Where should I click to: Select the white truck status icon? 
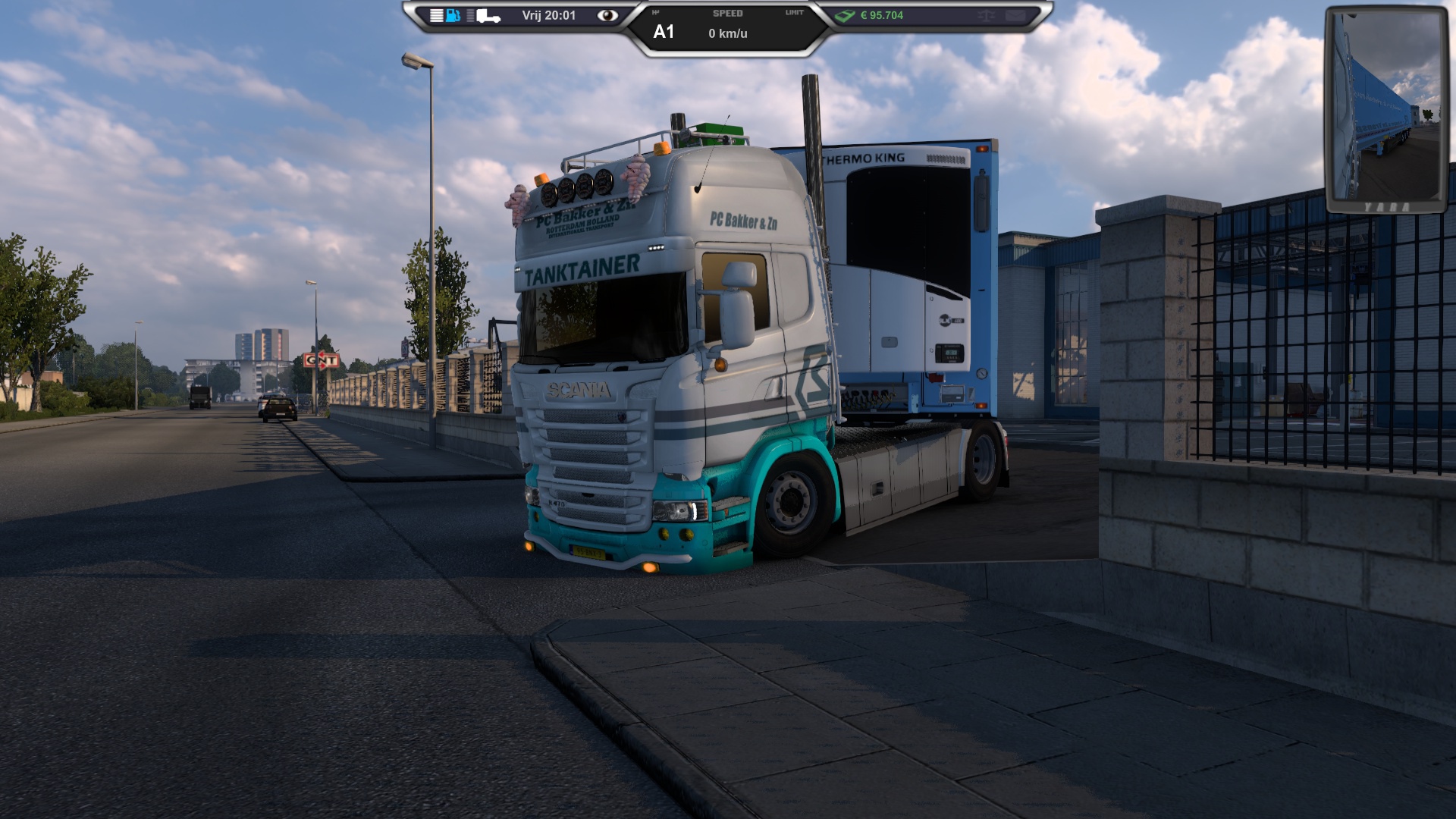tap(488, 16)
